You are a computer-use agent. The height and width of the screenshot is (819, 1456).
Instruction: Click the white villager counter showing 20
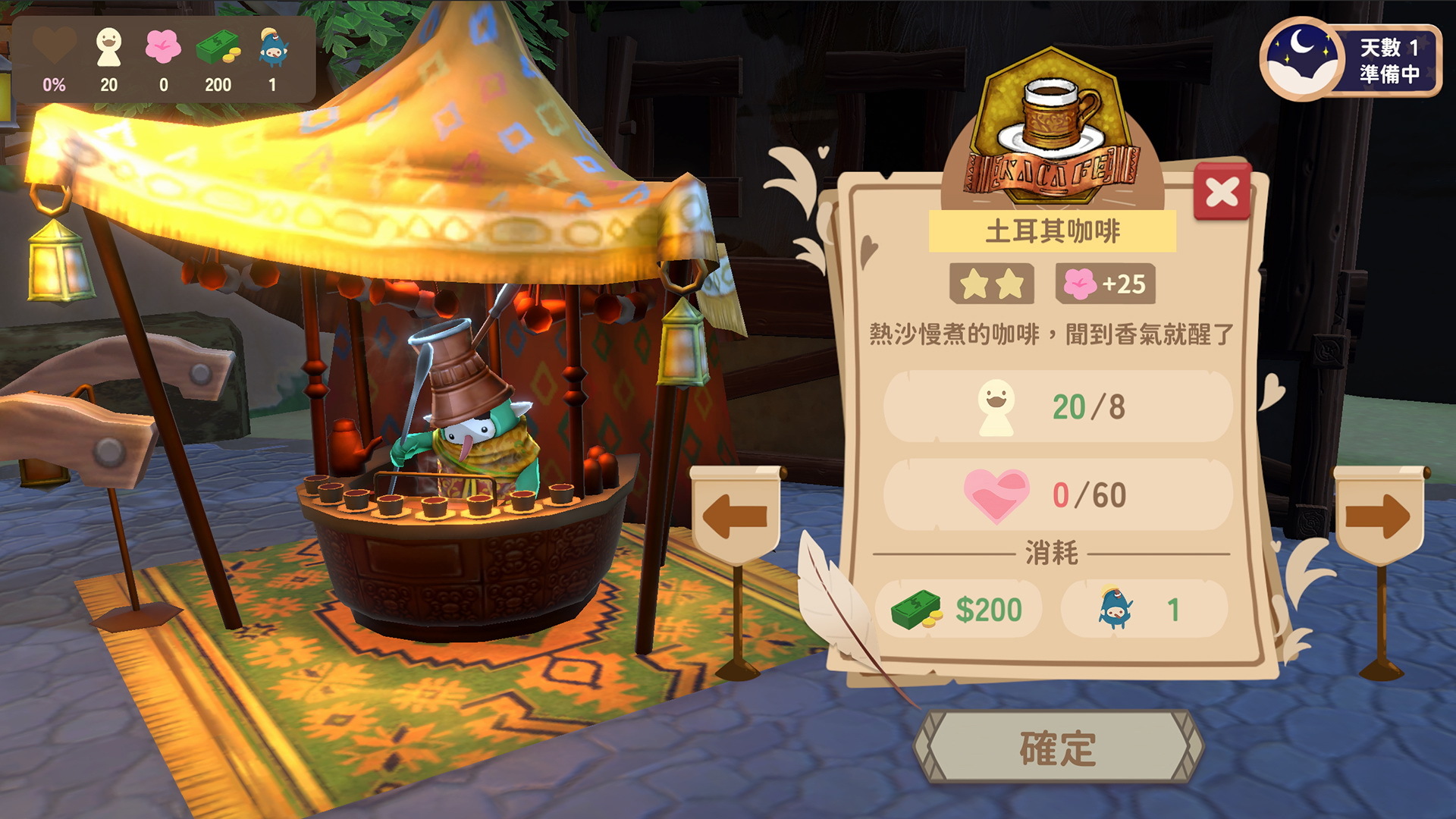[x=108, y=47]
